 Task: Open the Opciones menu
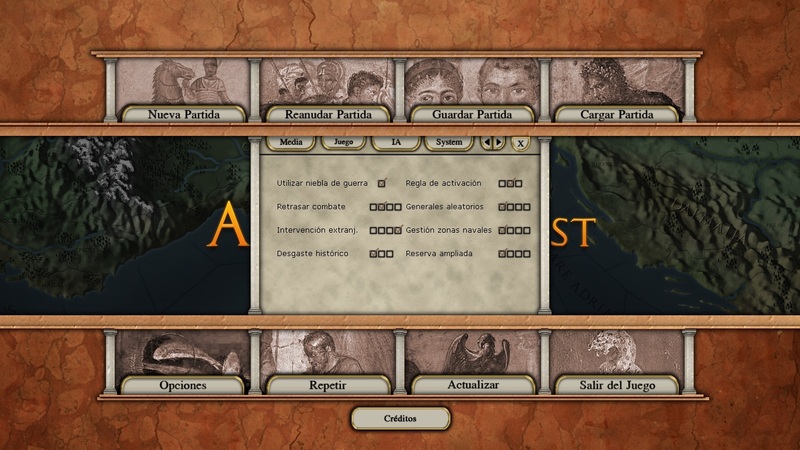tap(183, 385)
